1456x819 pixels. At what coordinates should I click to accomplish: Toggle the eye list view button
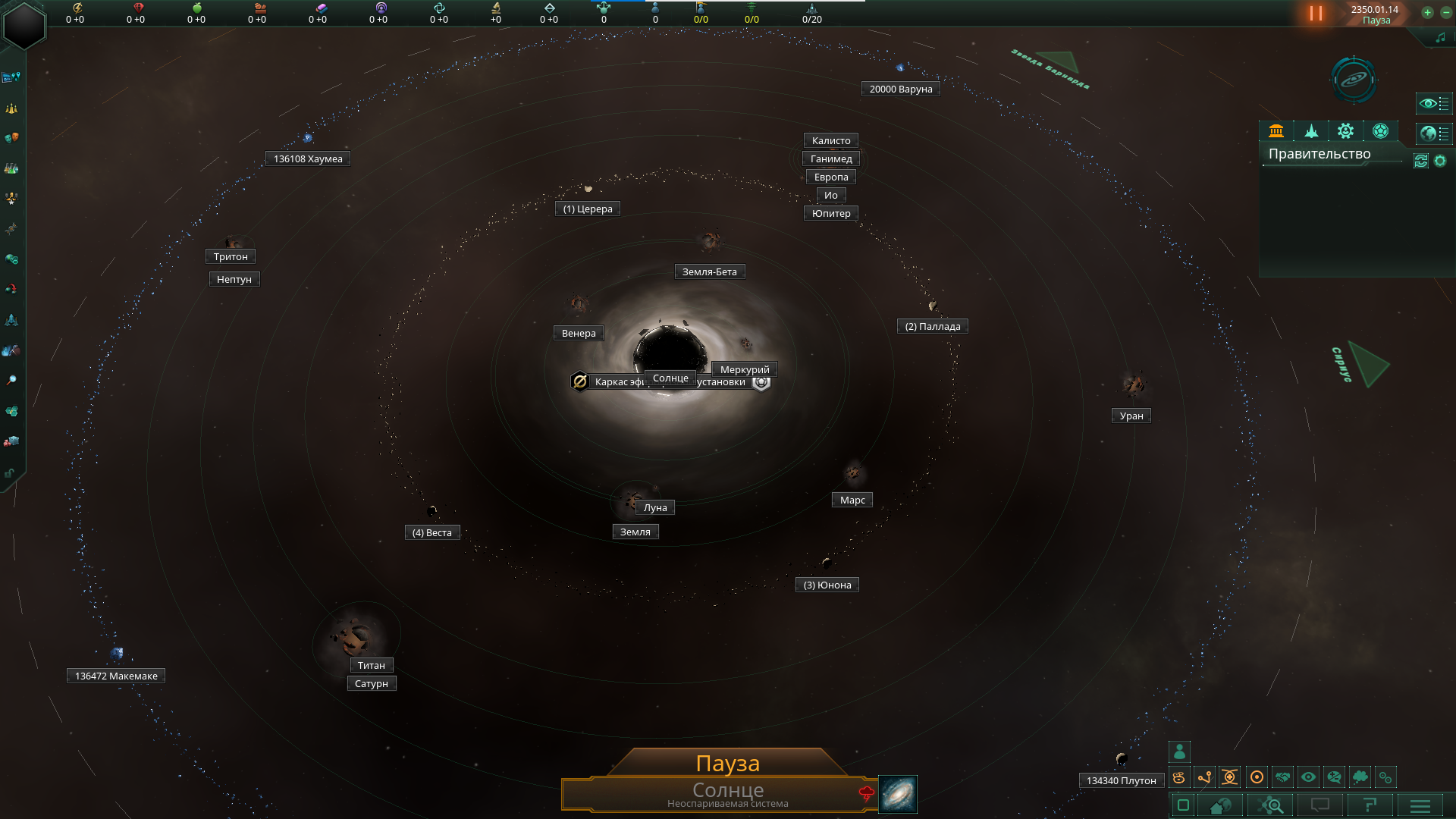point(1433,103)
